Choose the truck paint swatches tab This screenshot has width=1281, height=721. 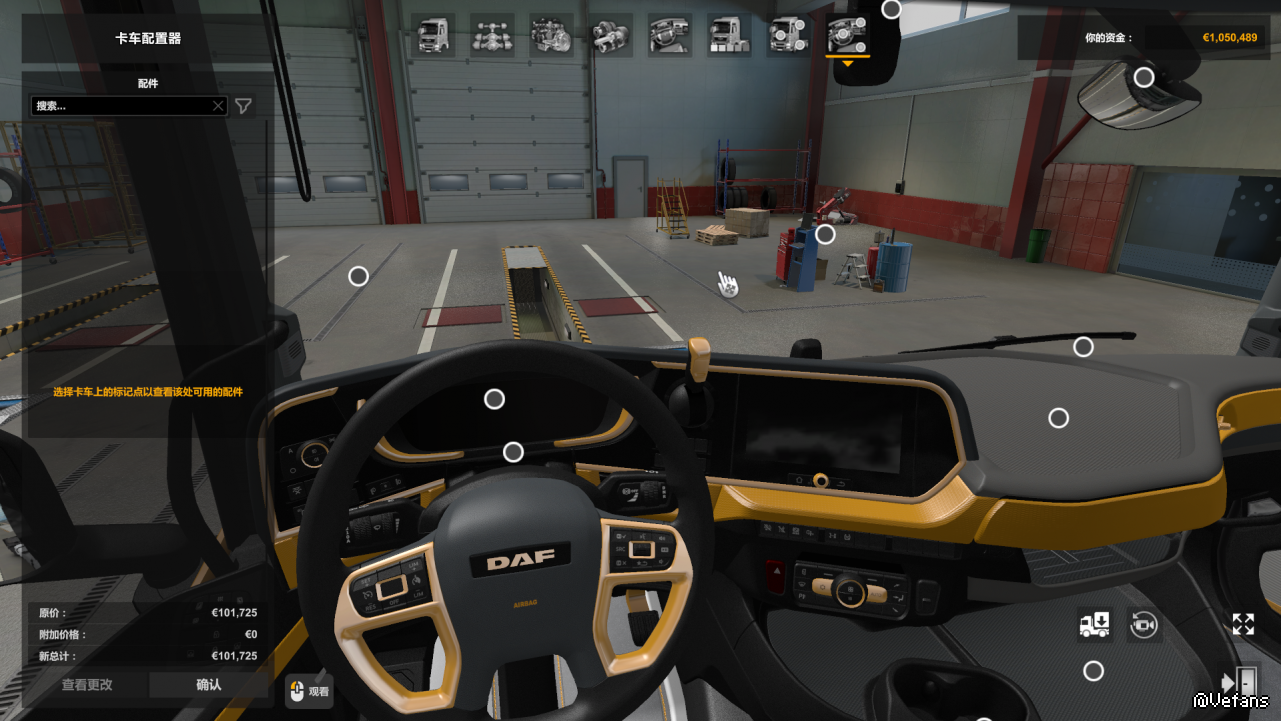[x=728, y=35]
